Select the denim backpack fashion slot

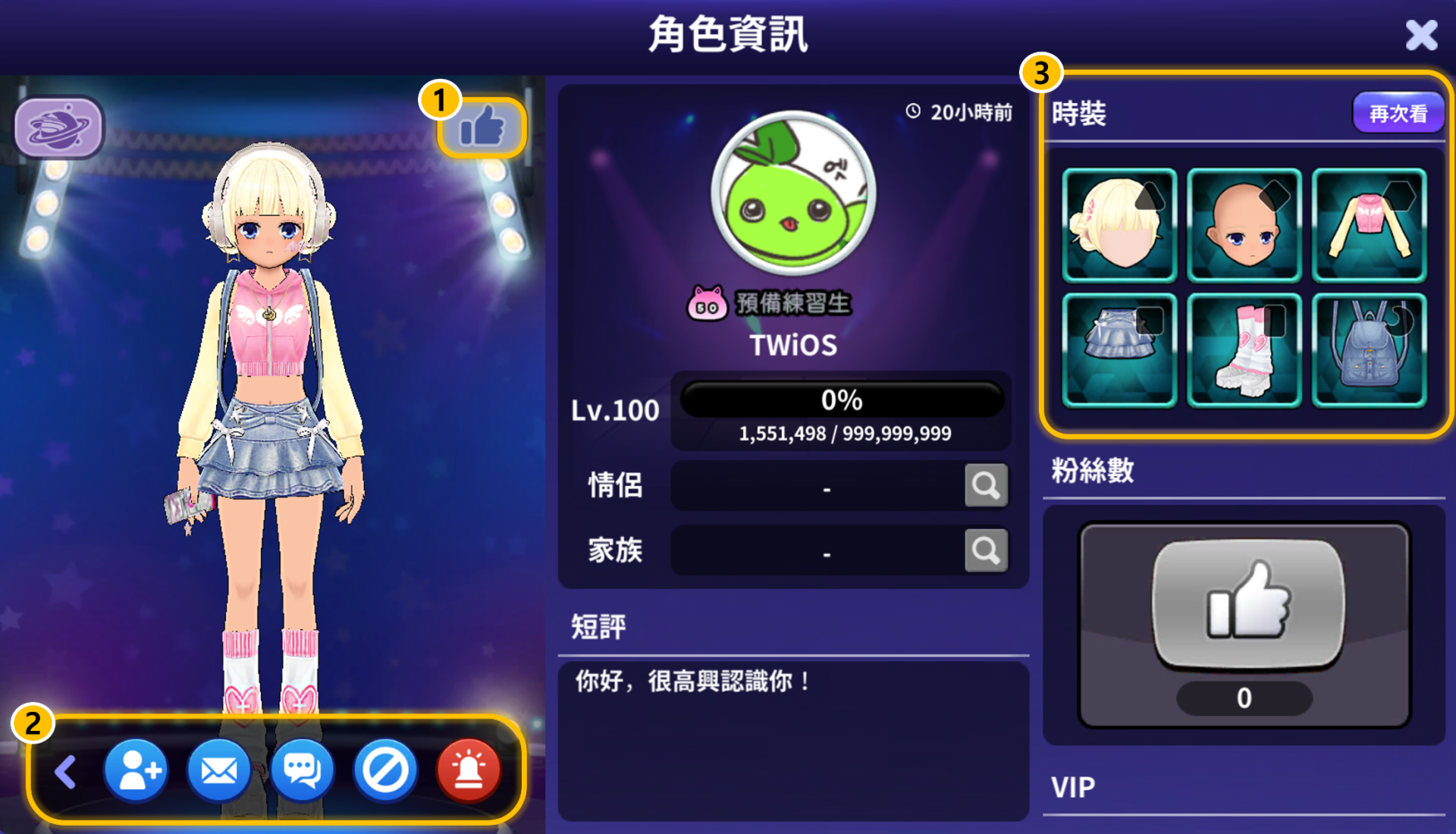pos(1370,350)
